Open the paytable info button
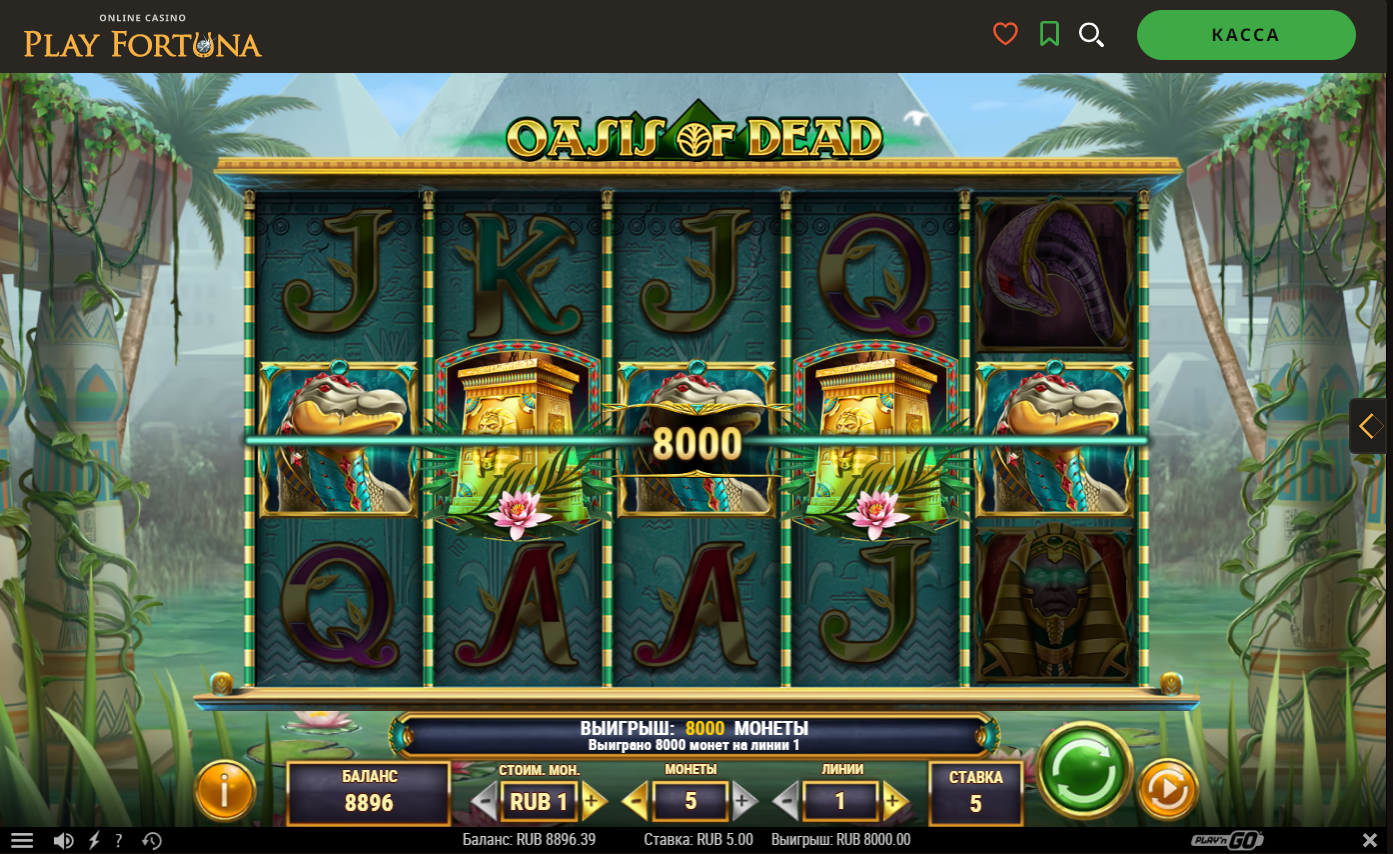1393x854 pixels. tap(224, 790)
